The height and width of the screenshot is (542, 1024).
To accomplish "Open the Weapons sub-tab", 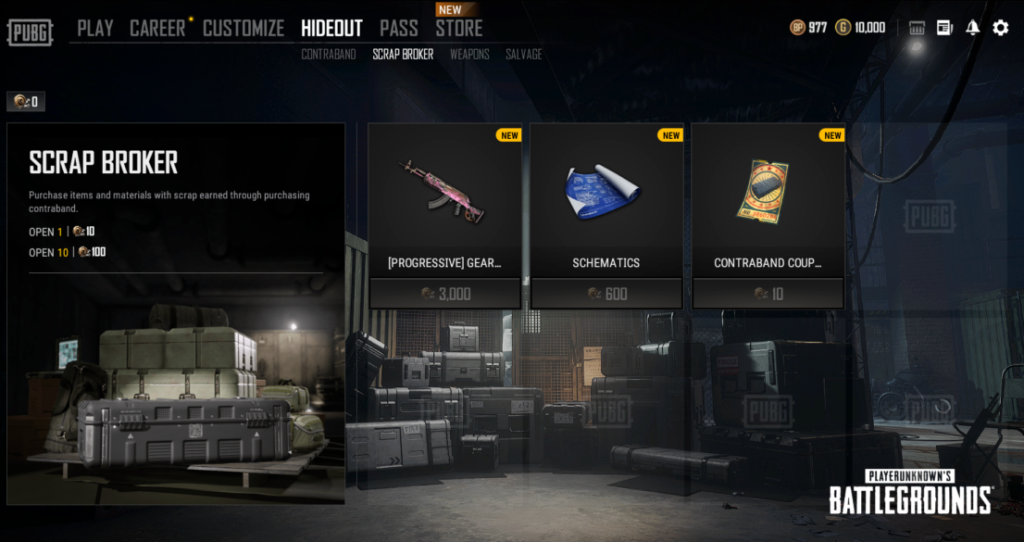I will (469, 54).
